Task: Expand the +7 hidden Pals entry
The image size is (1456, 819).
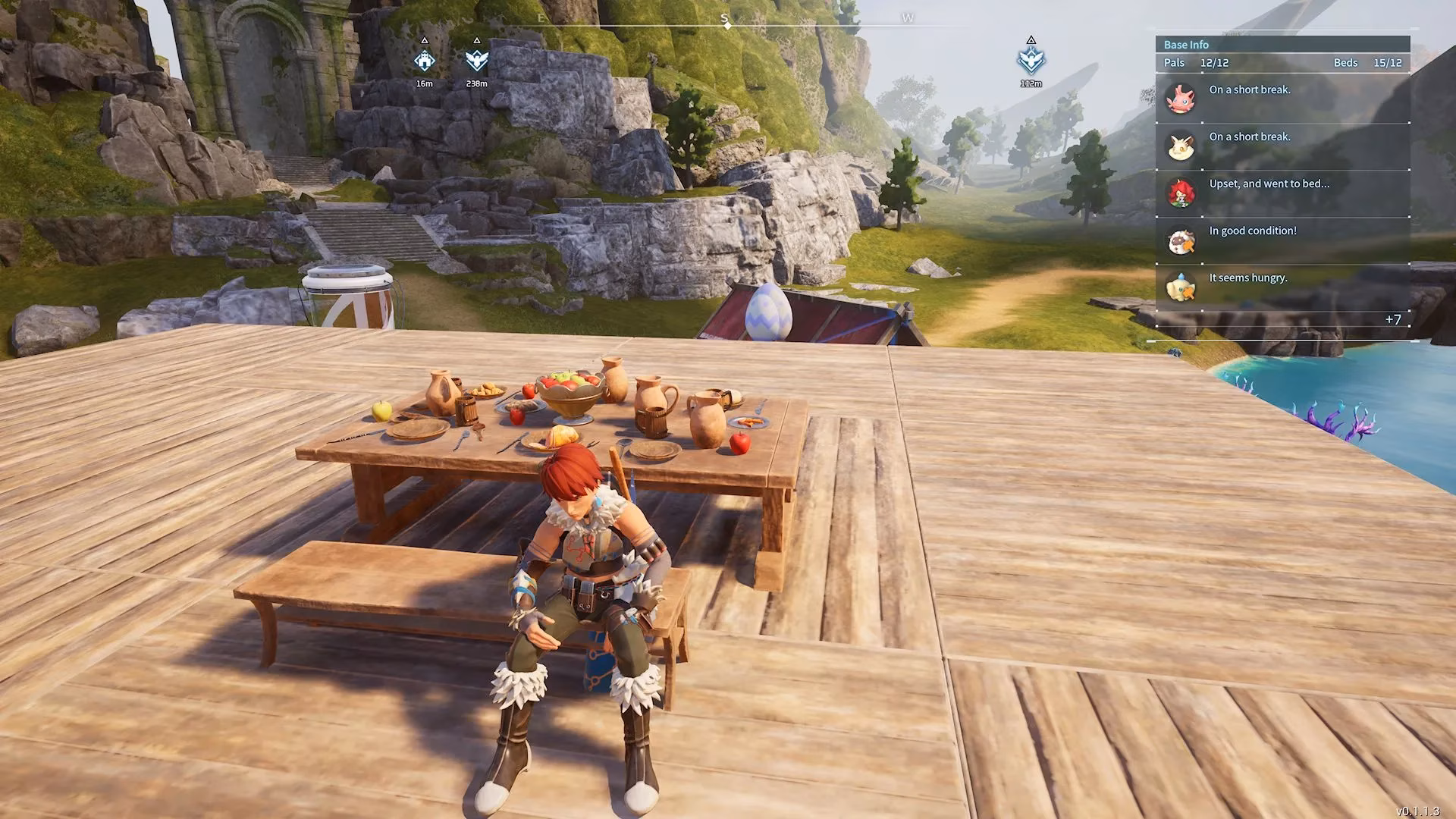Action: coord(1392,318)
